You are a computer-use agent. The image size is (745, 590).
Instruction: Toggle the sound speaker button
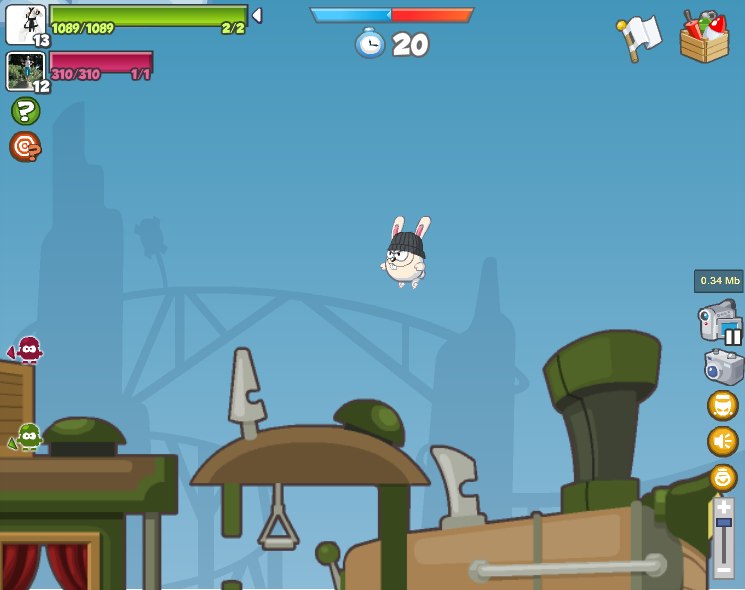point(723,441)
